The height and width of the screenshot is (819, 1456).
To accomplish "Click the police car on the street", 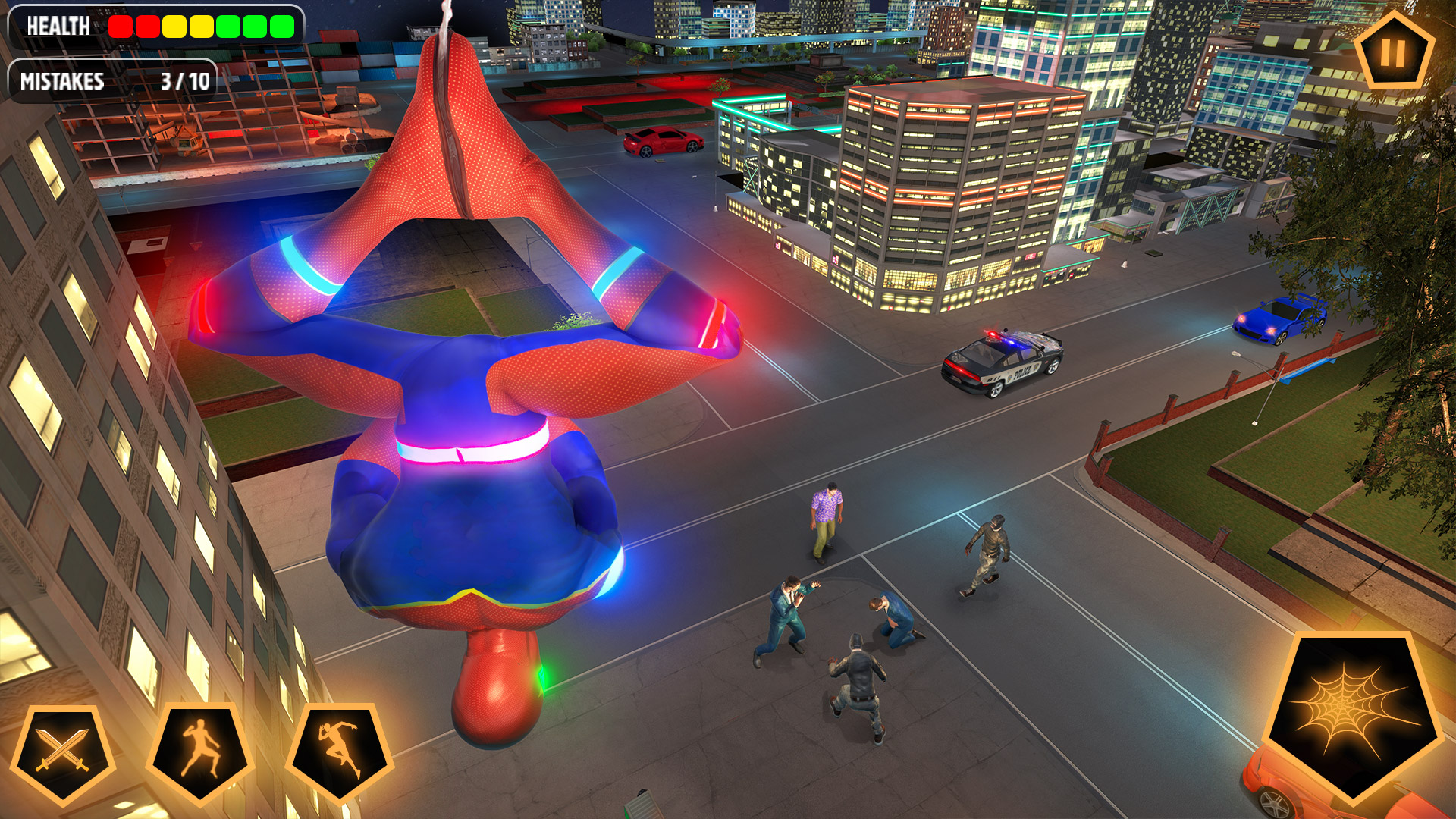I will 1001,364.
